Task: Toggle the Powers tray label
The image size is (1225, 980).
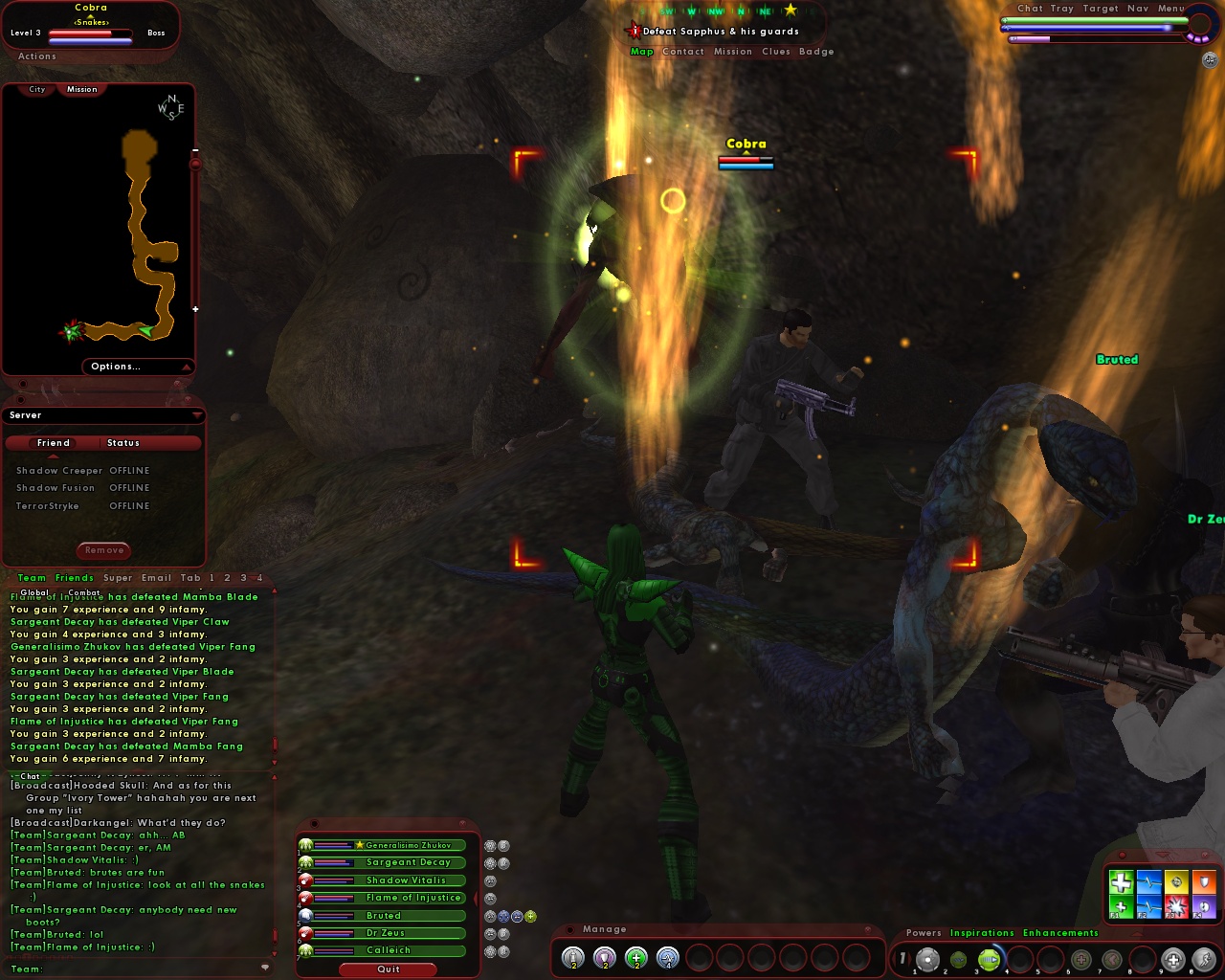Action: click(924, 932)
